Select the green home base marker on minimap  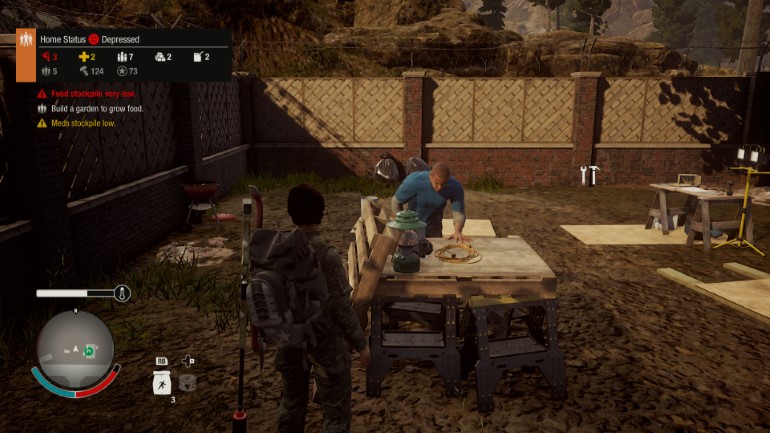pos(89,351)
